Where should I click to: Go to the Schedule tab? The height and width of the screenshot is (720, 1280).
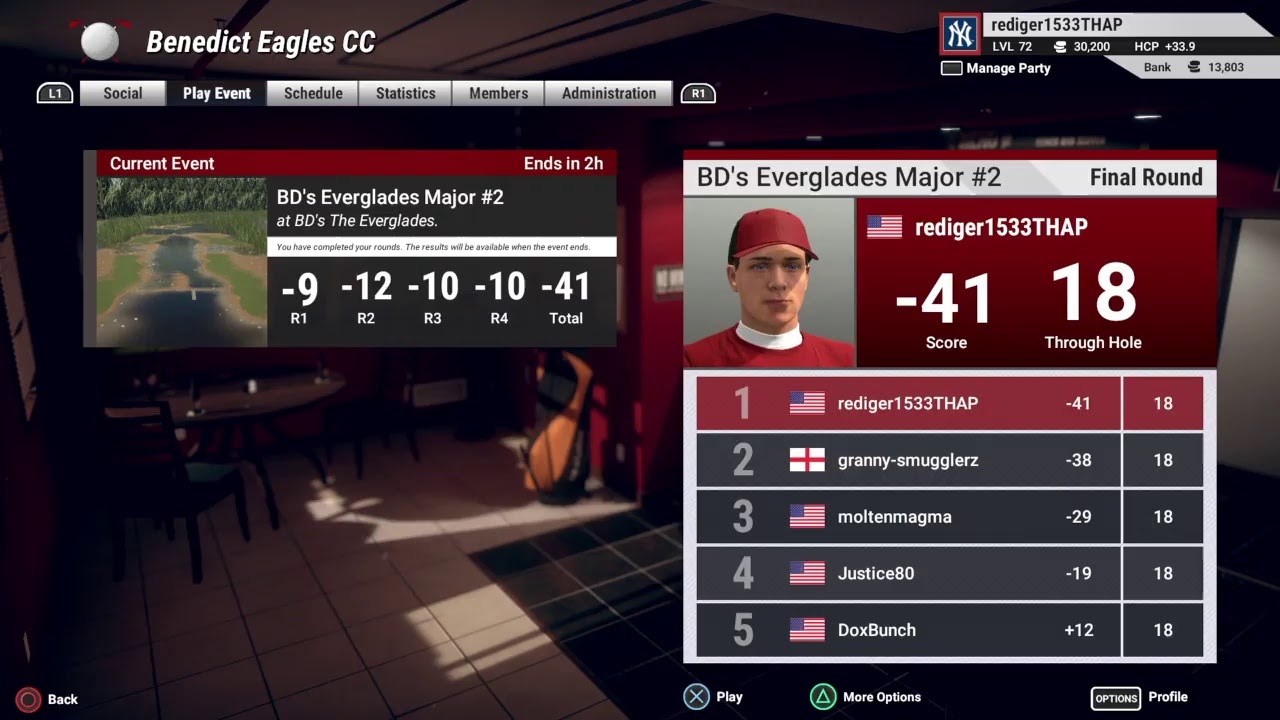[x=313, y=93]
